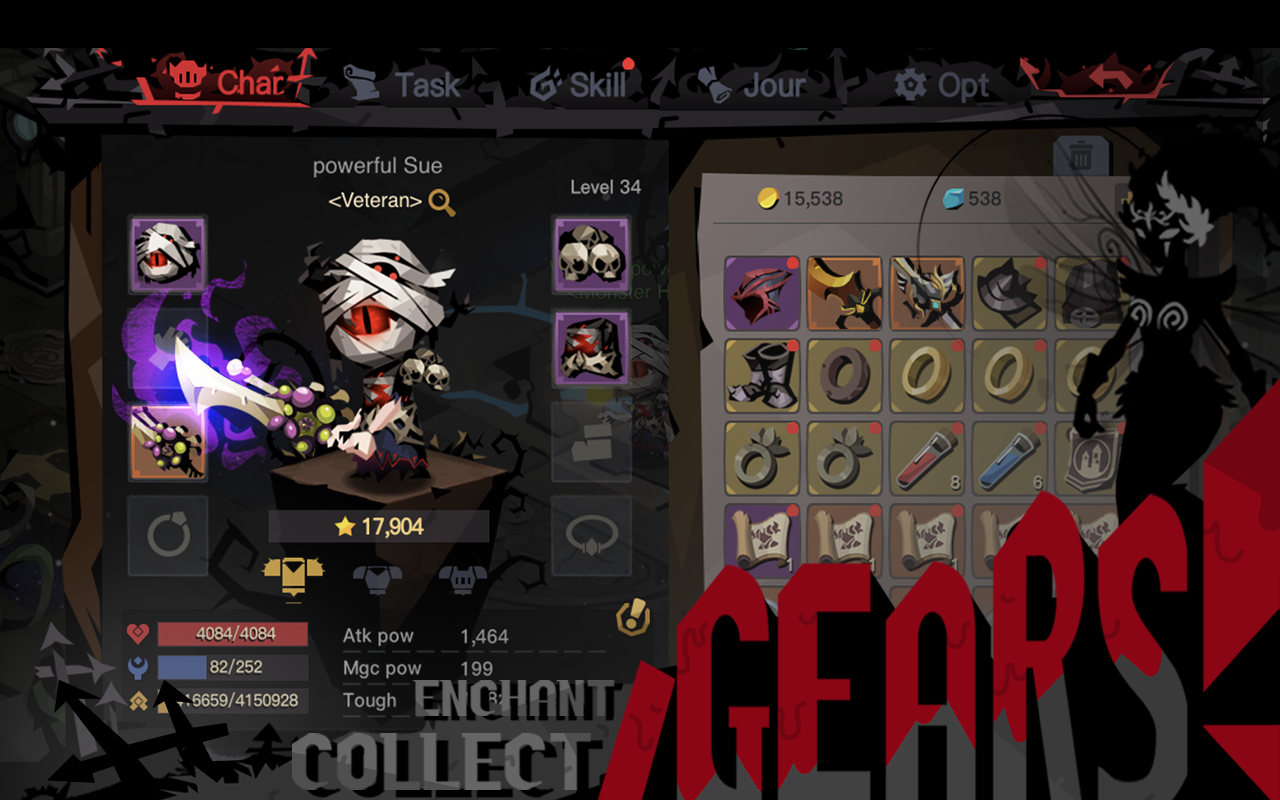Click the empty necklace slot icon
1280x800 pixels.
click(591, 537)
